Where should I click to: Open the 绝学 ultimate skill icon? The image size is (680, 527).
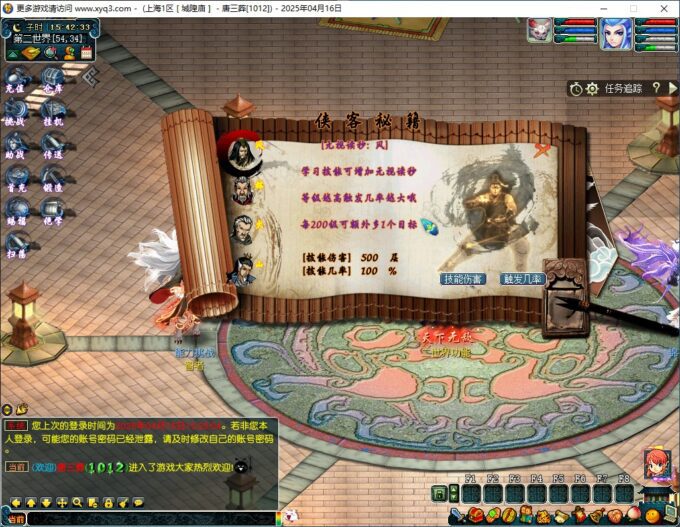coord(53,211)
